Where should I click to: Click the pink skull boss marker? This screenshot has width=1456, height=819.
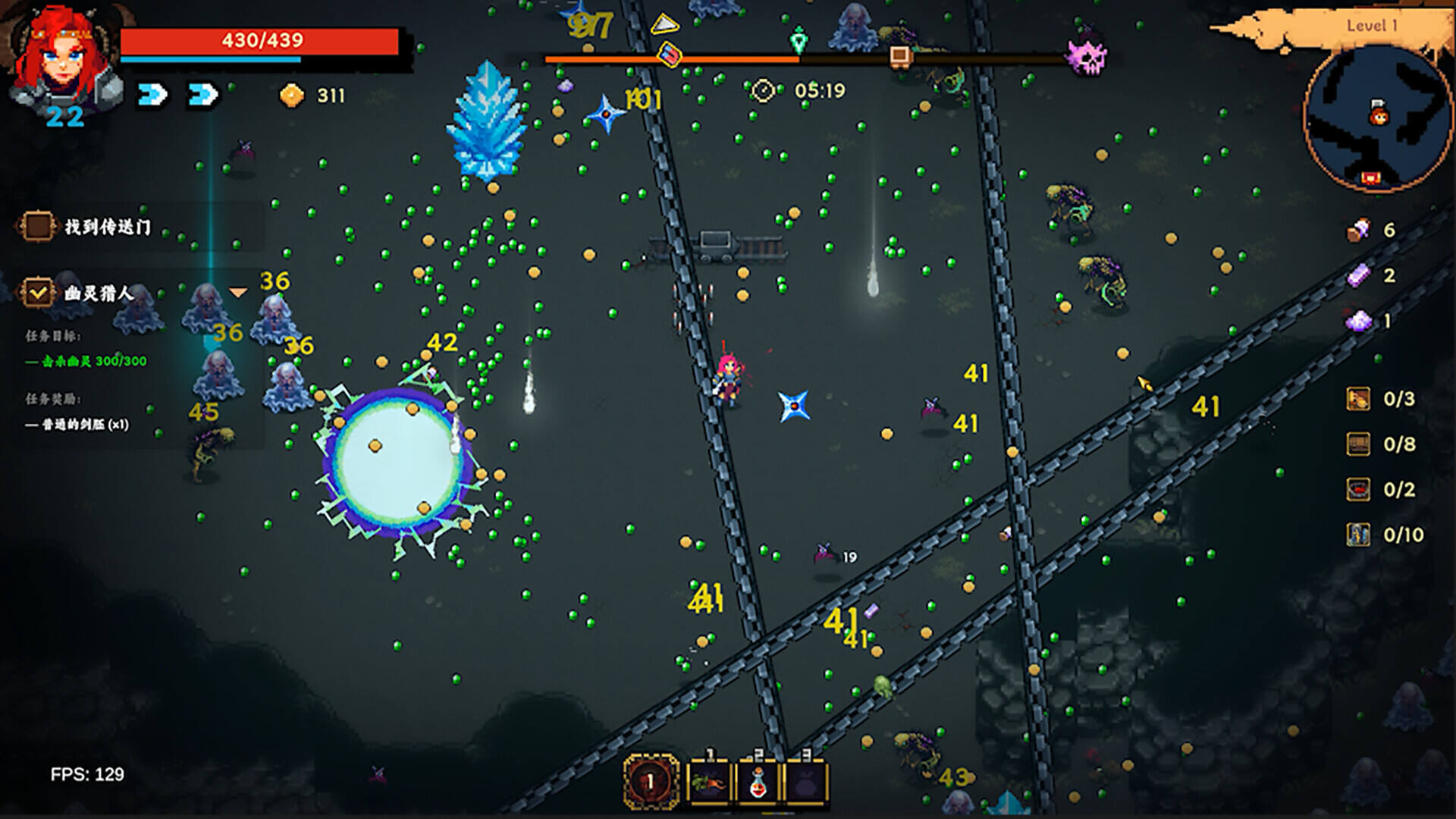tap(1087, 55)
